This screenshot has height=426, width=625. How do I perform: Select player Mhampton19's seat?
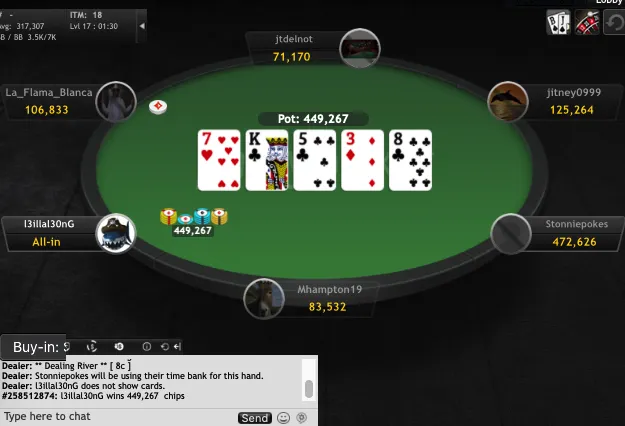[x=312, y=298]
